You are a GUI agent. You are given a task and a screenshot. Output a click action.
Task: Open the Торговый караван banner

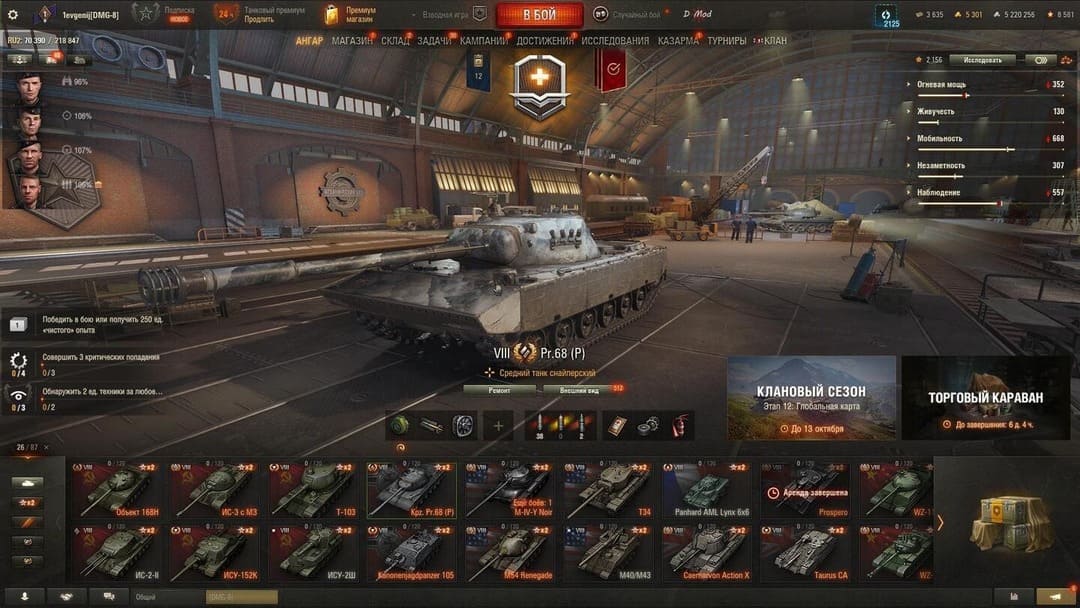[985, 397]
